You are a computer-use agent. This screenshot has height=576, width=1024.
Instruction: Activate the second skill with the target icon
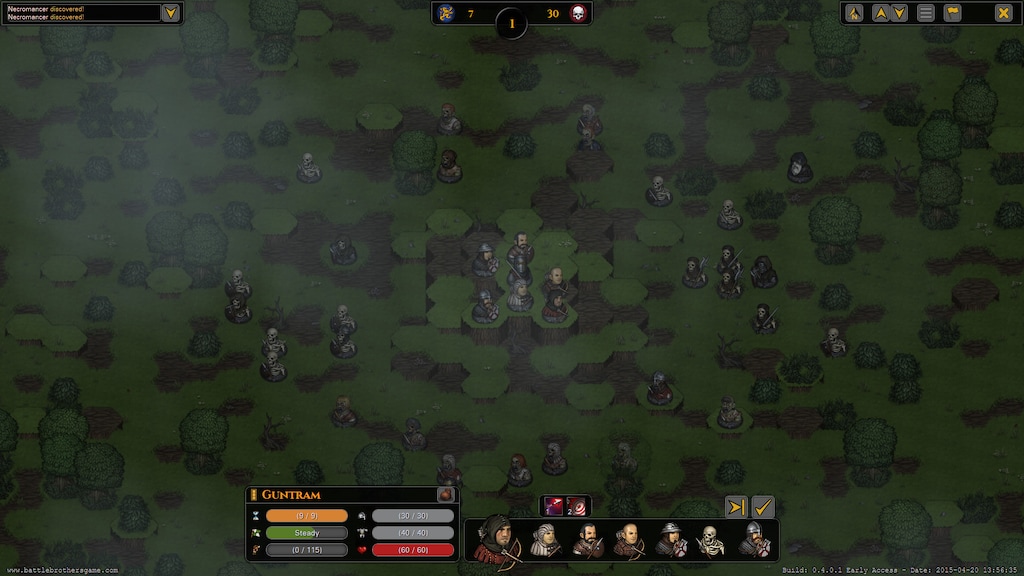coord(578,506)
